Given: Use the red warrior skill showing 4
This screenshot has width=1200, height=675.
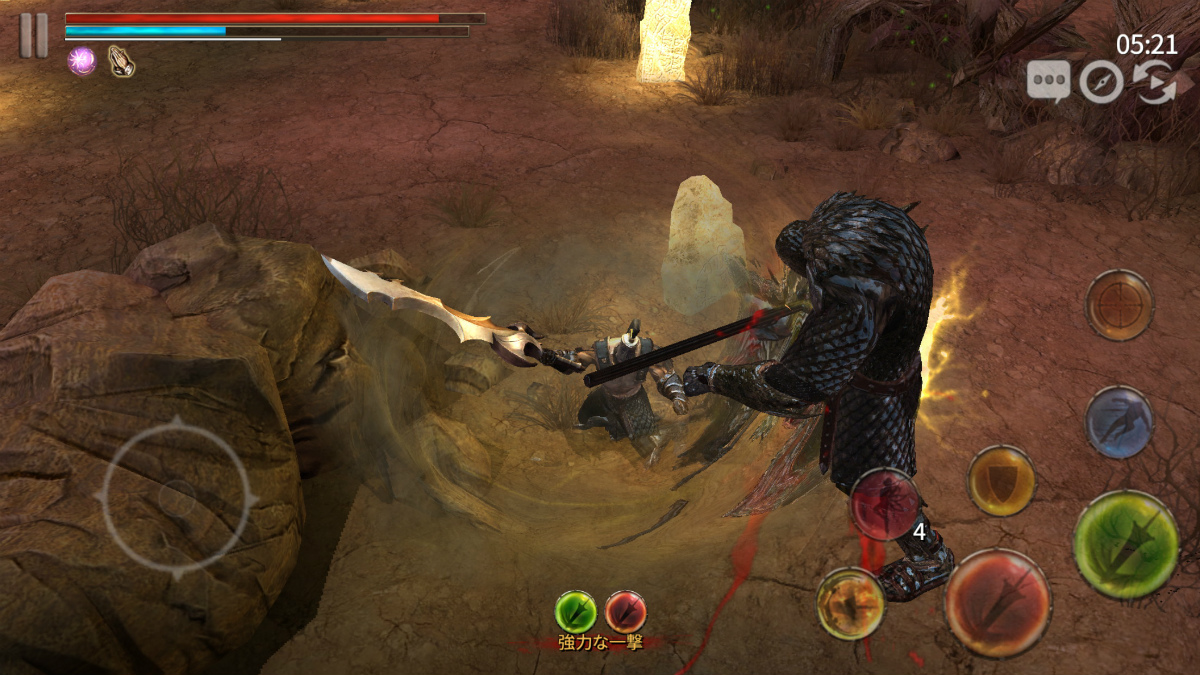Looking at the screenshot, I should [886, 504].
